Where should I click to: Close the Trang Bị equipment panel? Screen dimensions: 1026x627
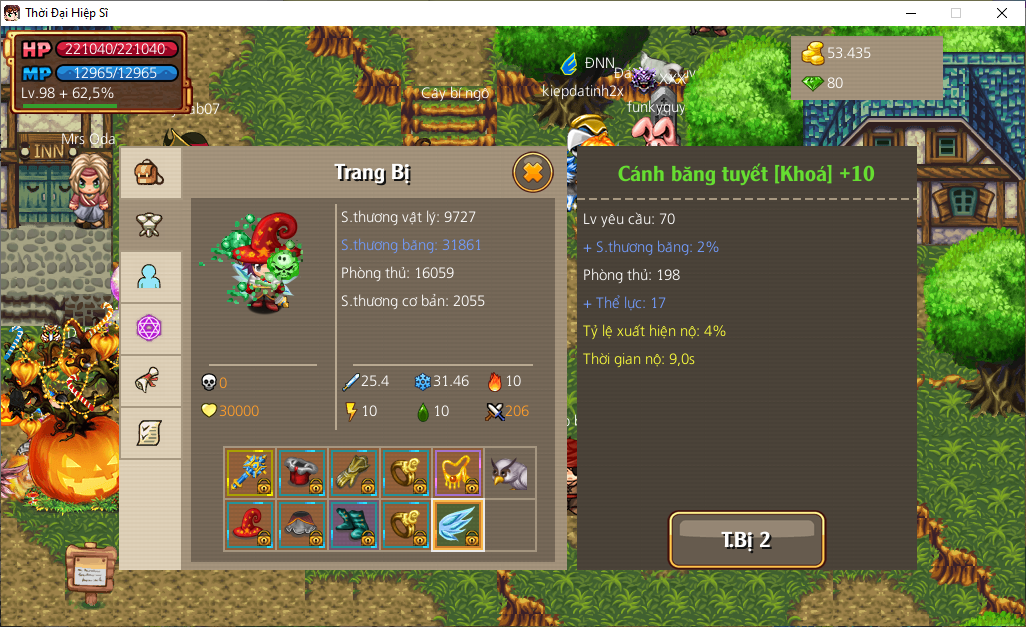pos(532,173)
